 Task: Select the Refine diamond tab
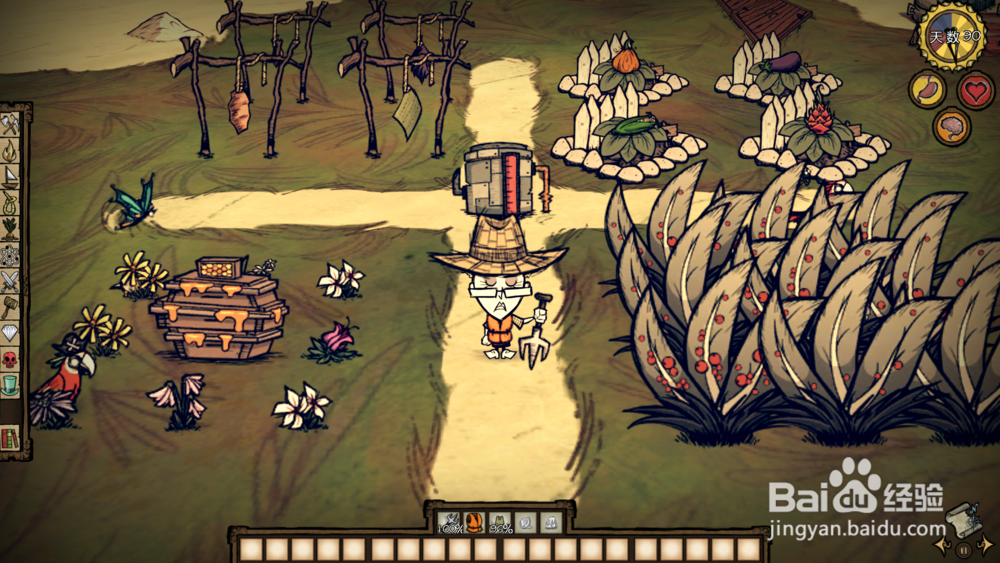[x=11, y=333]
